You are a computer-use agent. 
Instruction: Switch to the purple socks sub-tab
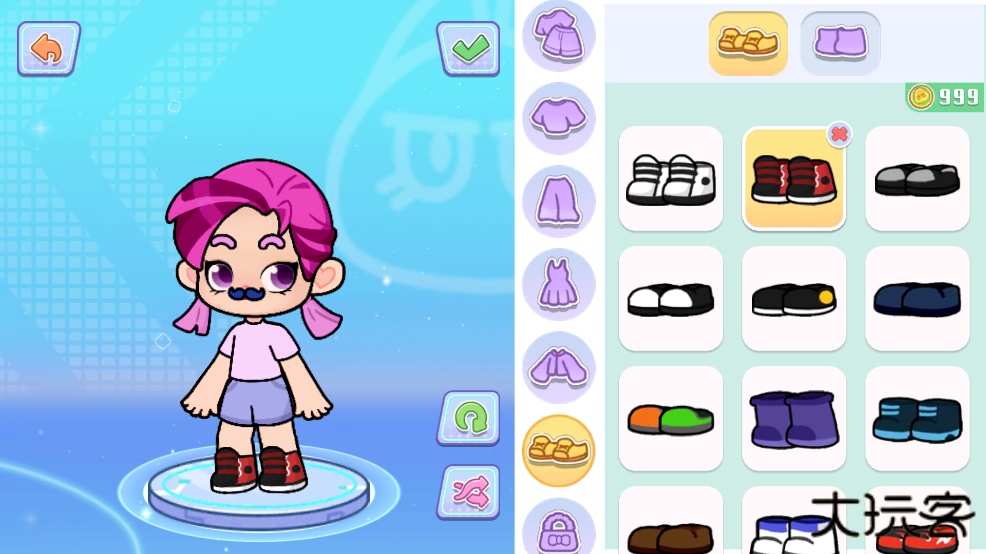click(x=840, y=43)
